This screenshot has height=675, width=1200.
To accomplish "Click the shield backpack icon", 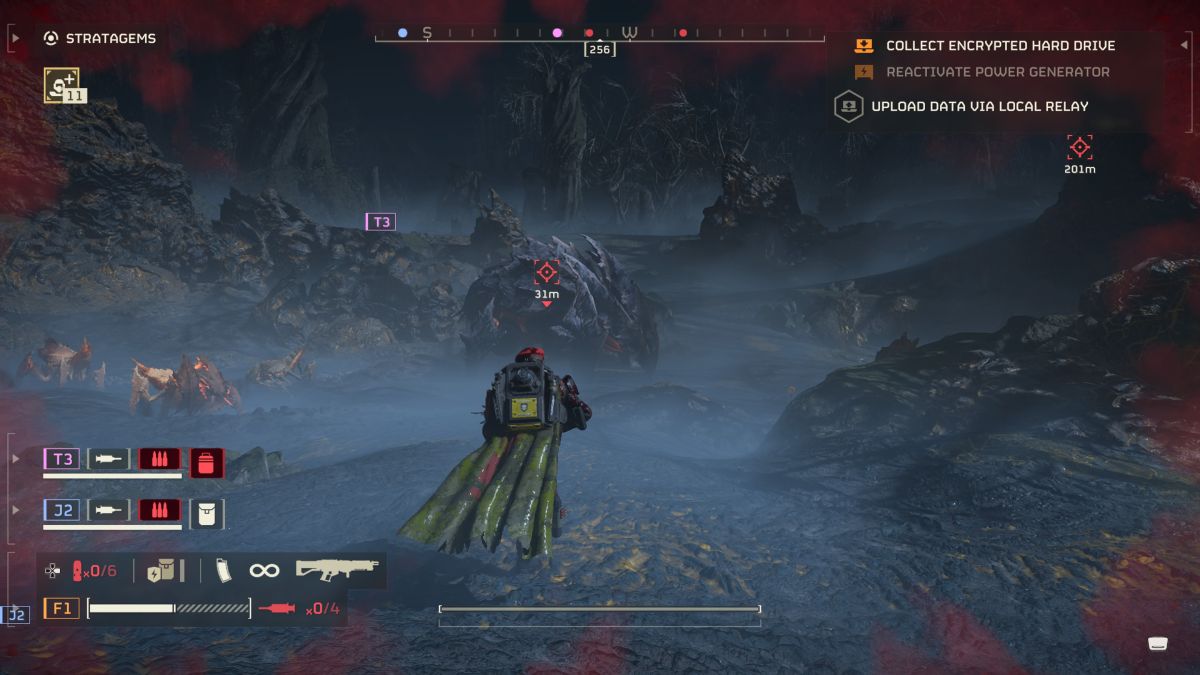I will click(160, 570).
